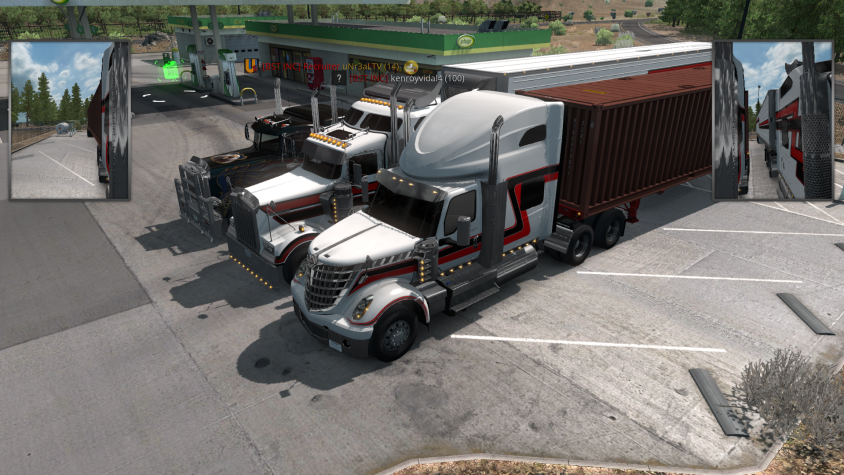Click the left side mirror view

(x=70, y=120)
